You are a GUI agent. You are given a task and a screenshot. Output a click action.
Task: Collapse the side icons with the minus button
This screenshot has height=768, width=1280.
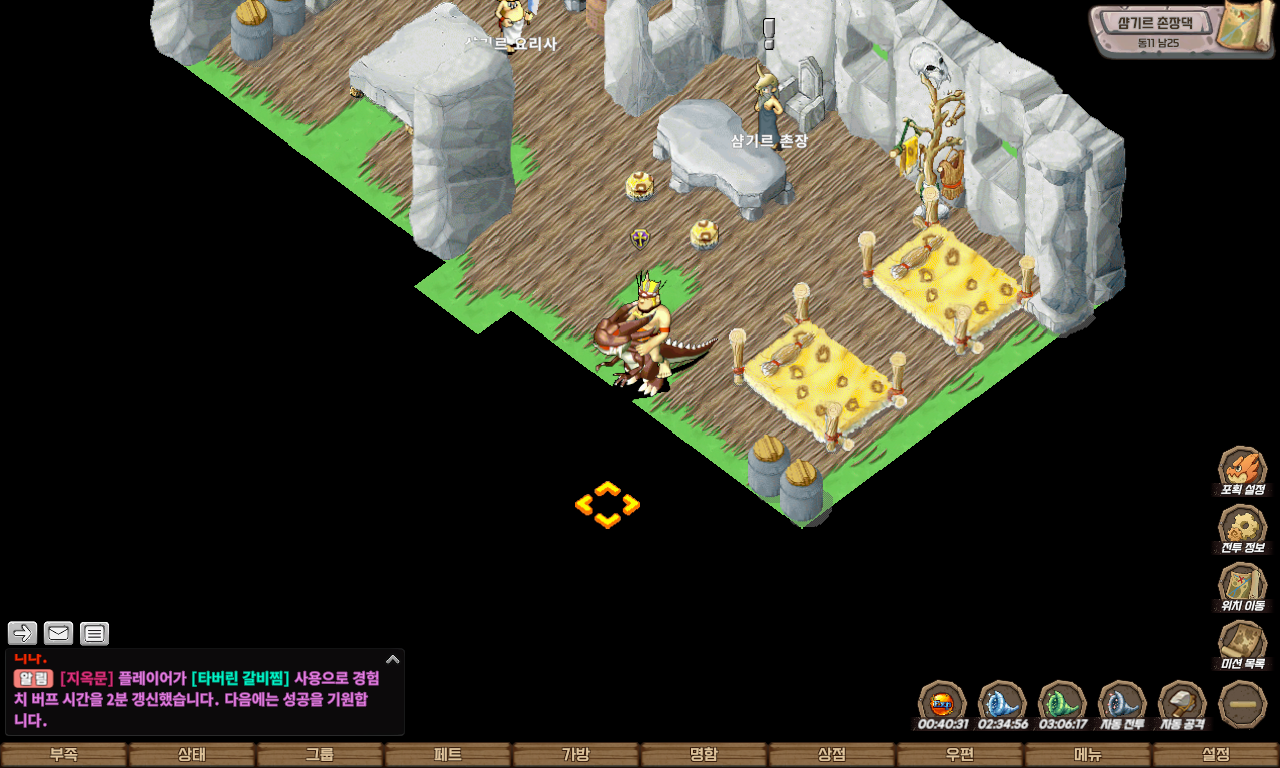(x=1243, y=704)
